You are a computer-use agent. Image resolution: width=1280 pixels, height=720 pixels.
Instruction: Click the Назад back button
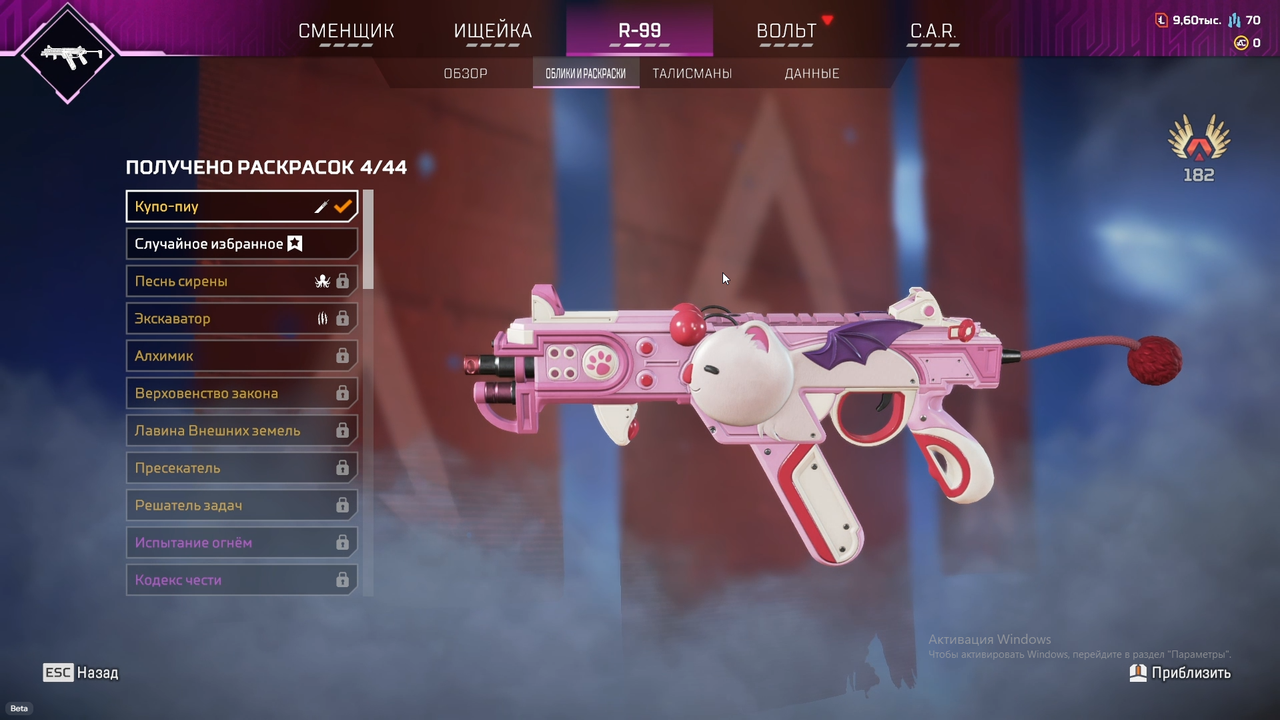coord(81,673)
